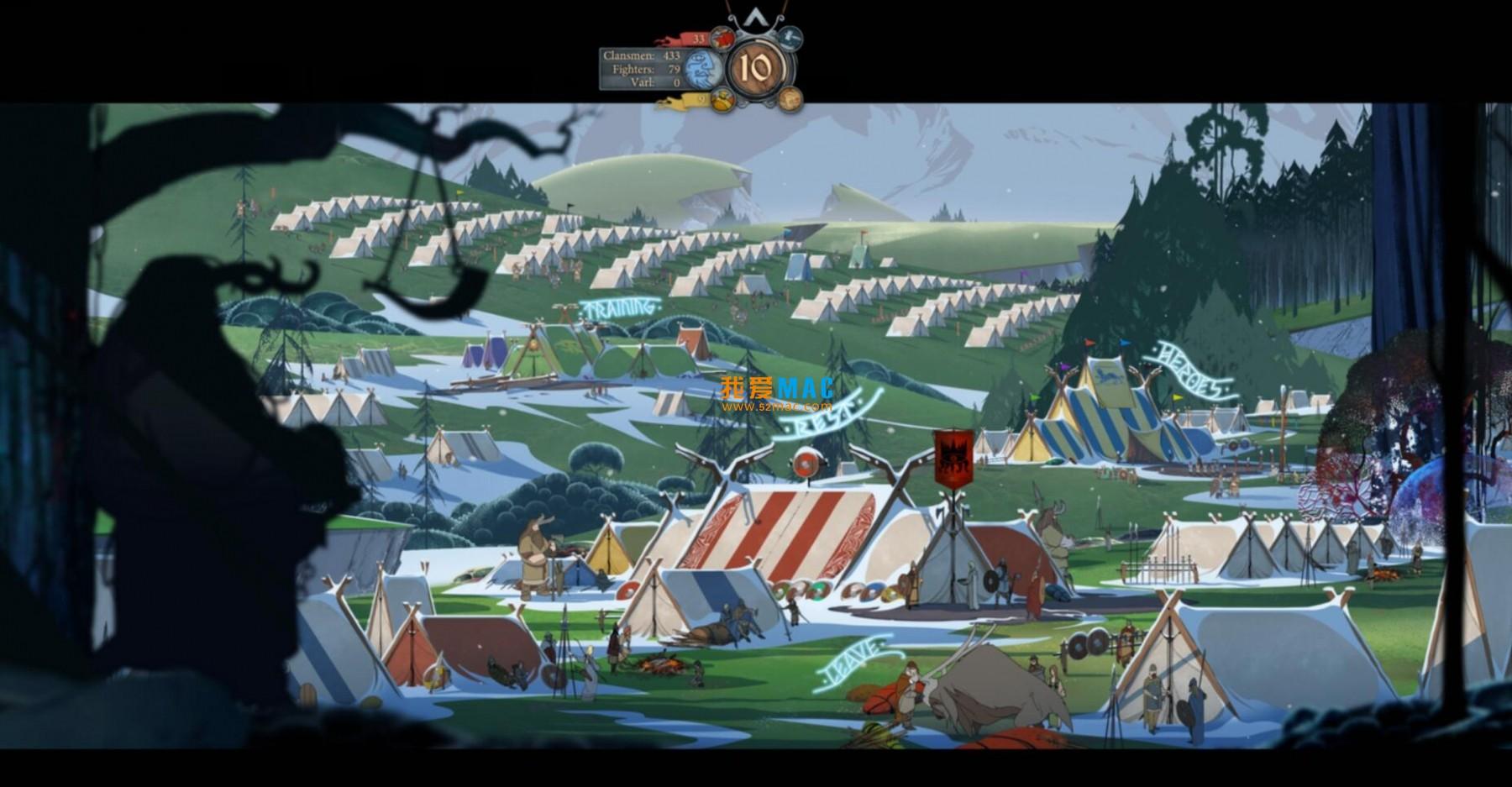Screen dimensions: 1512x787
Task: Open the parchment map icon
Action: (789, 100)
